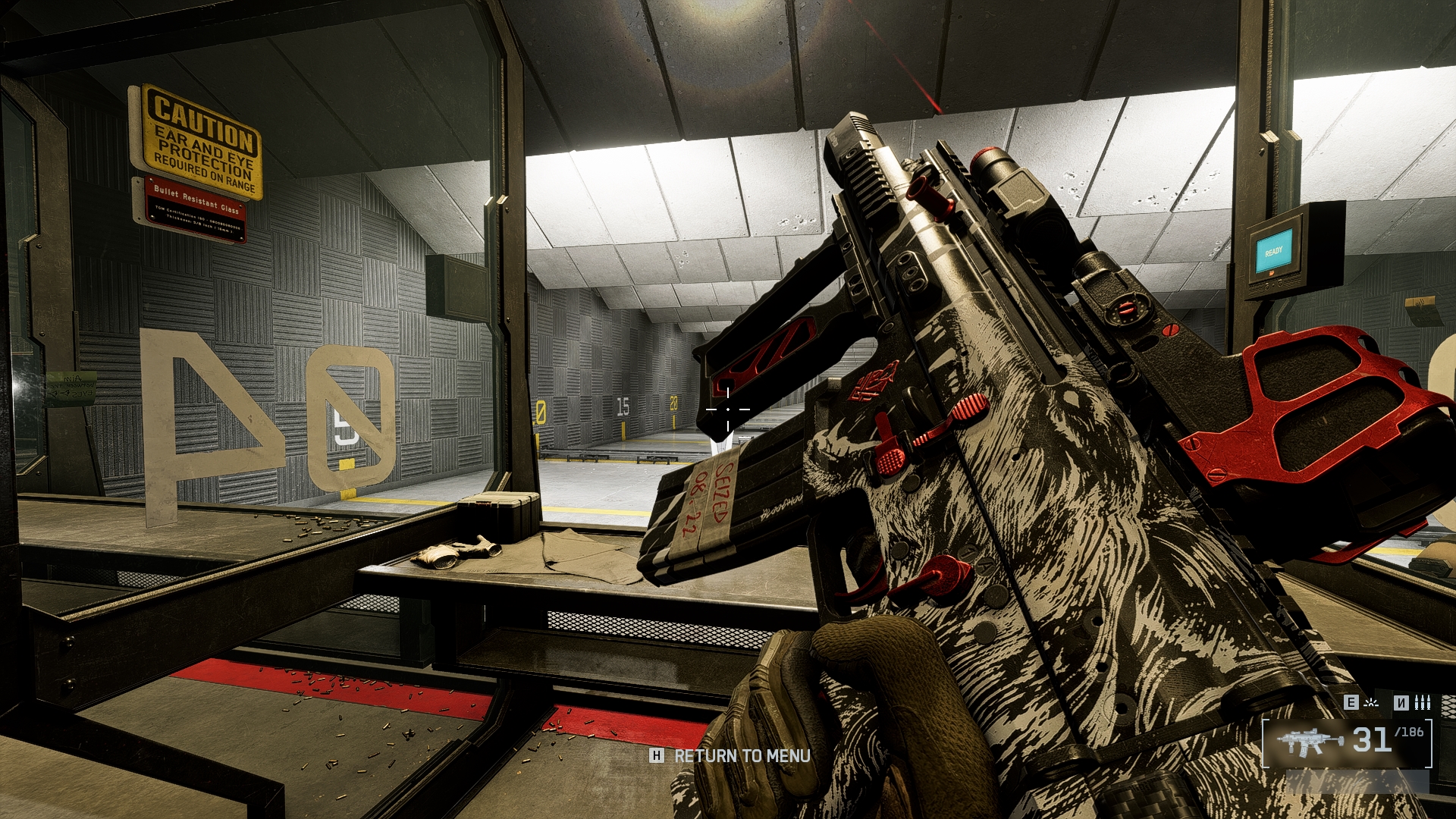Switch fire mode via the three-bullet icon

coord(1423,703)
